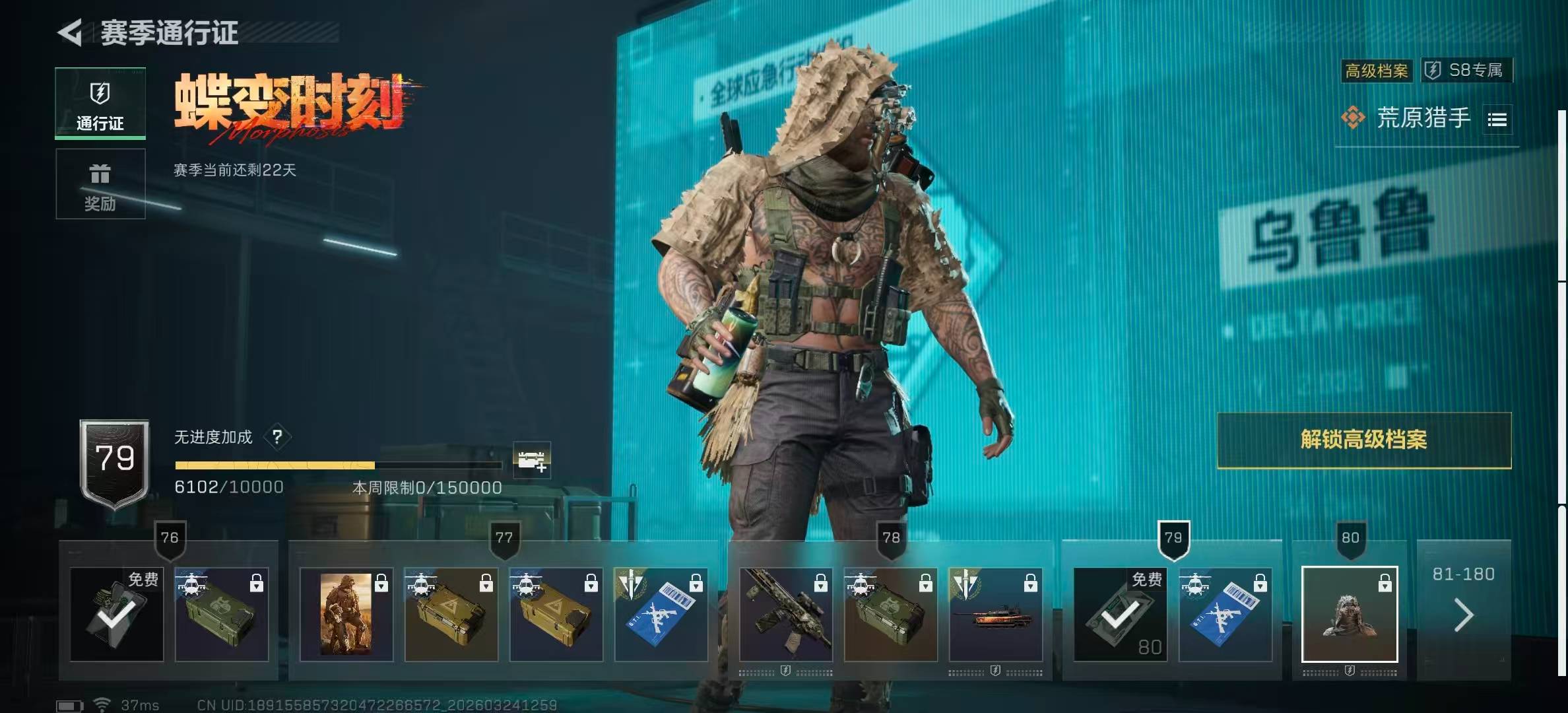
Task: Select the level 80 ghillie skin reward
Action: (x=1349, y=614)
